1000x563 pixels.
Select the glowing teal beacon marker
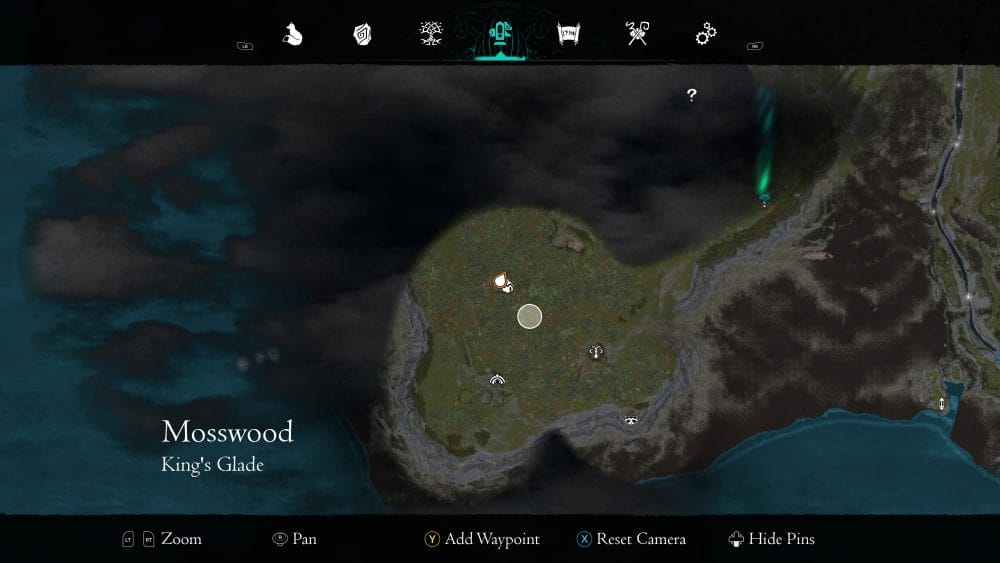pyautogui.click(x=765, y=197)
